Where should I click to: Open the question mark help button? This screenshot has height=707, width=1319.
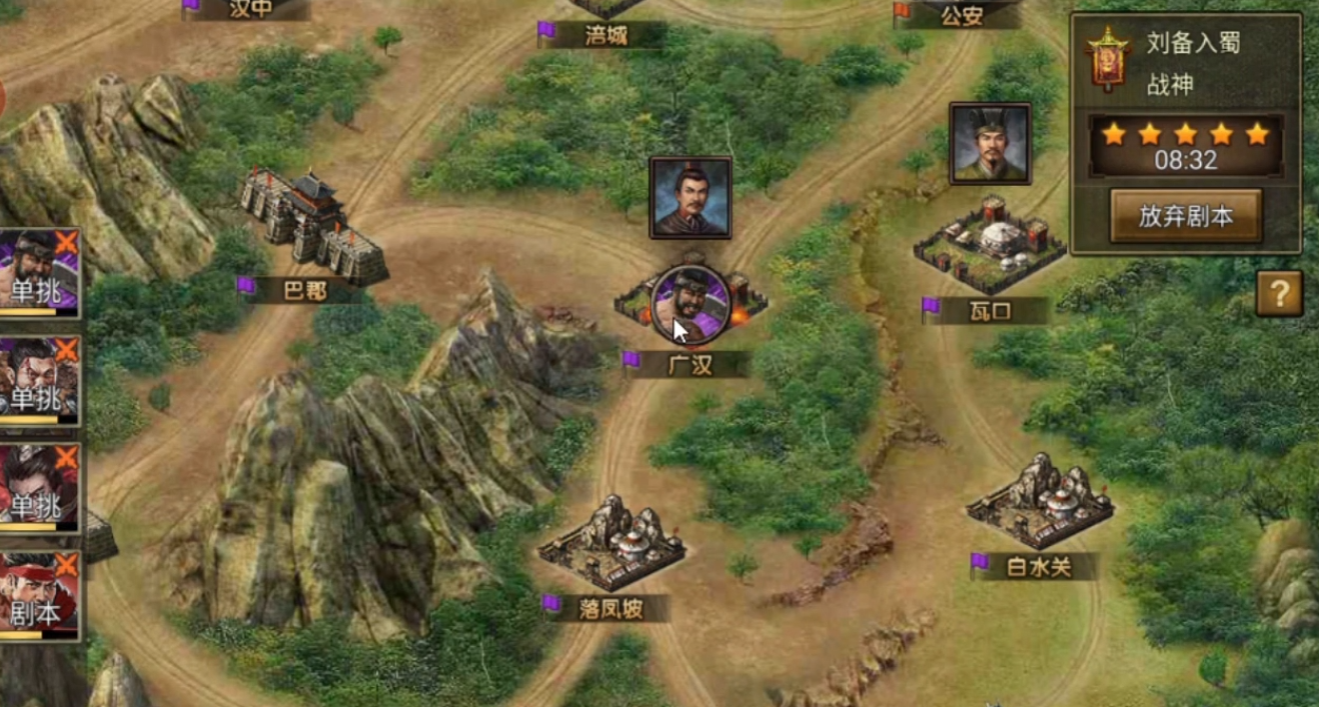(1279, 294)
